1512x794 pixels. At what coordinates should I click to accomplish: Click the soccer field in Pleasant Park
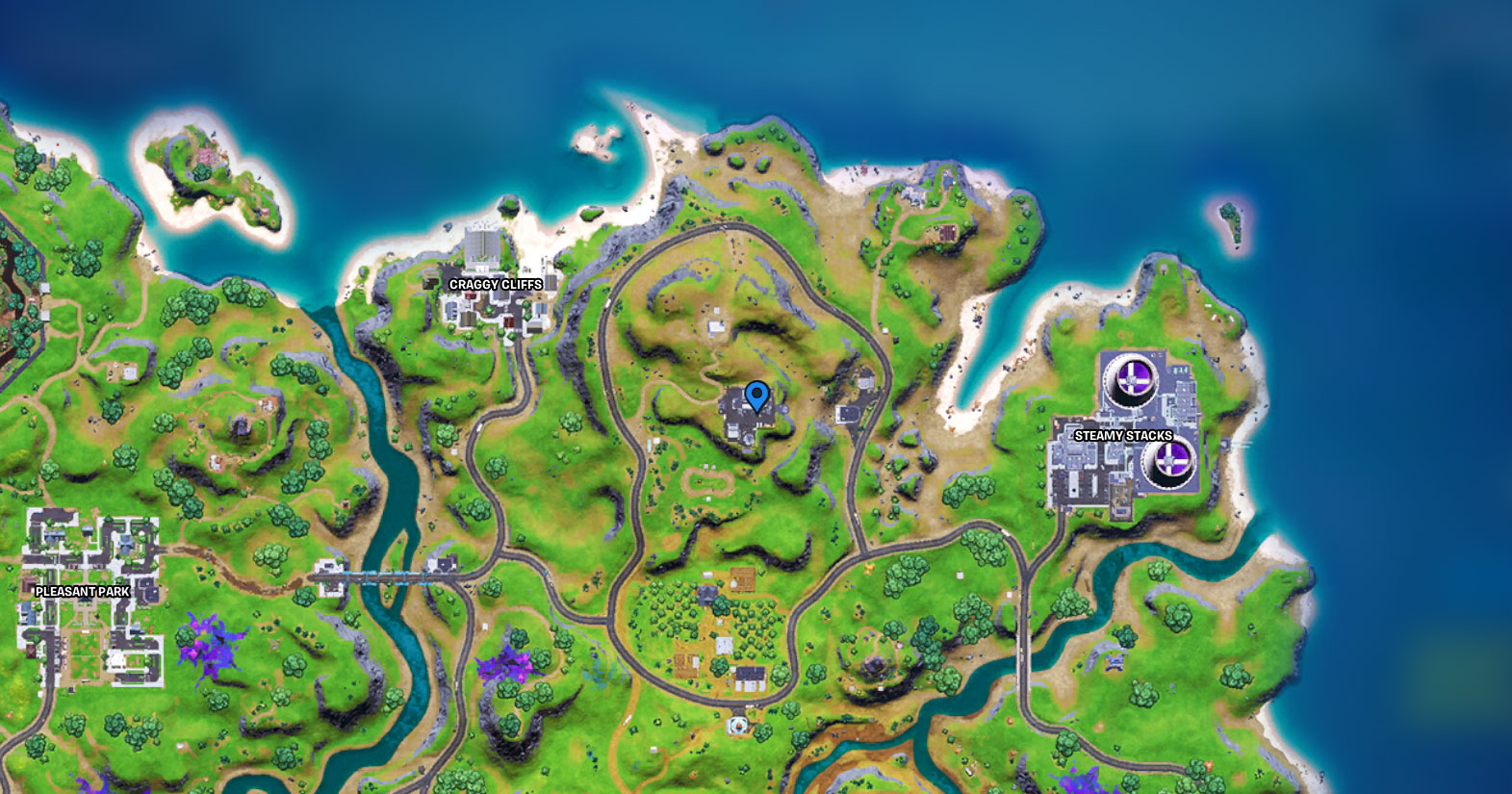pos(85,653)
